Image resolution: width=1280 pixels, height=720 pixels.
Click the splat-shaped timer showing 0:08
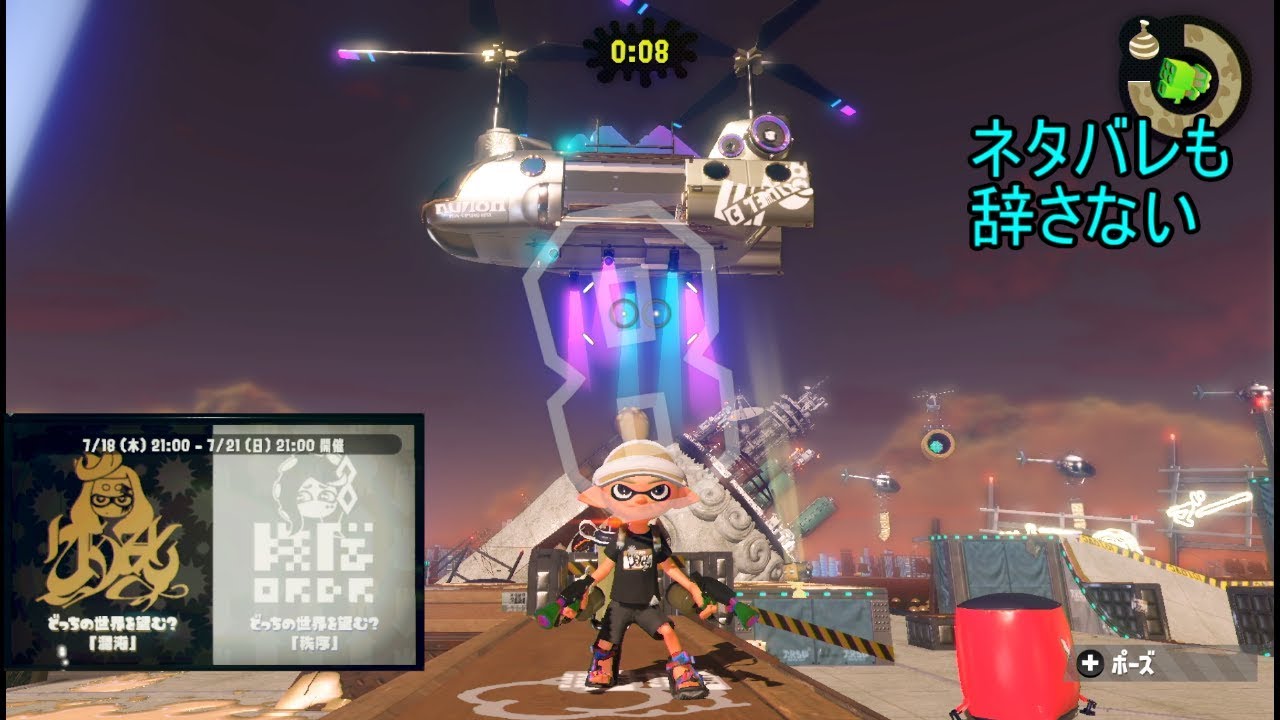[x=639, y=48]
